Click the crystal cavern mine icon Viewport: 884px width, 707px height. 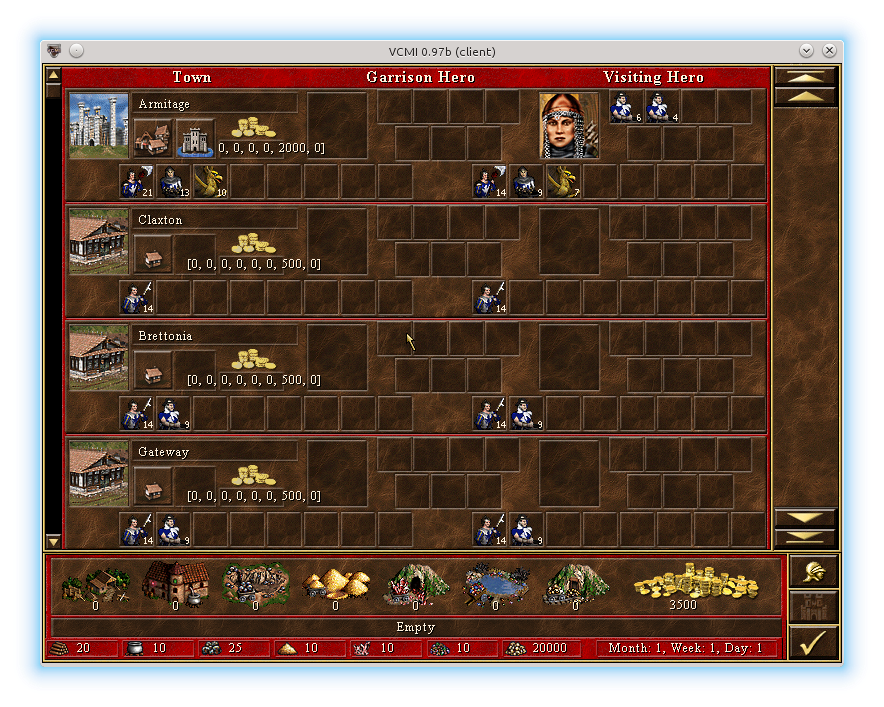pos(415,584)
